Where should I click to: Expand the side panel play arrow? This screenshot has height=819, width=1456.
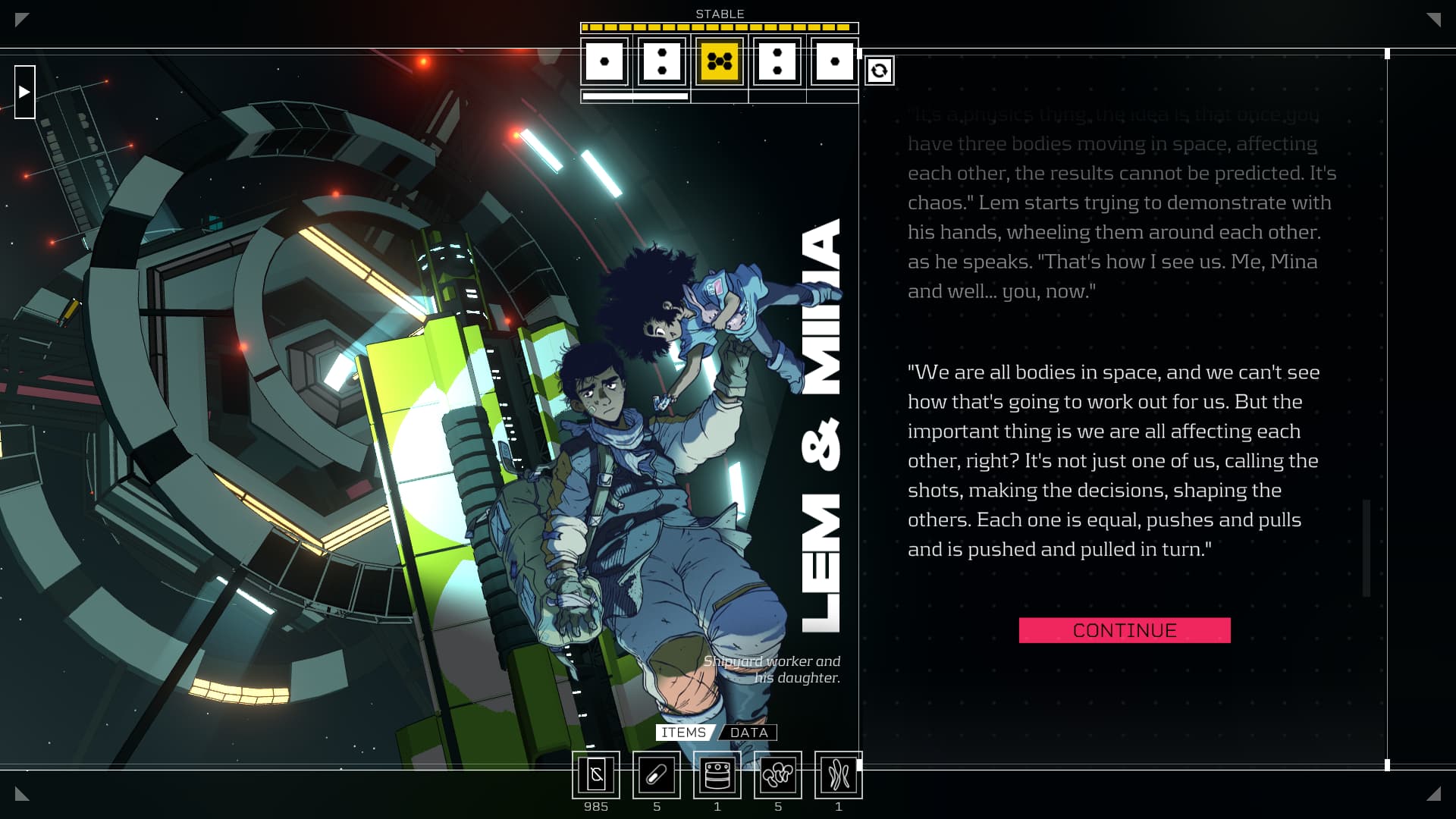point(24,92)
